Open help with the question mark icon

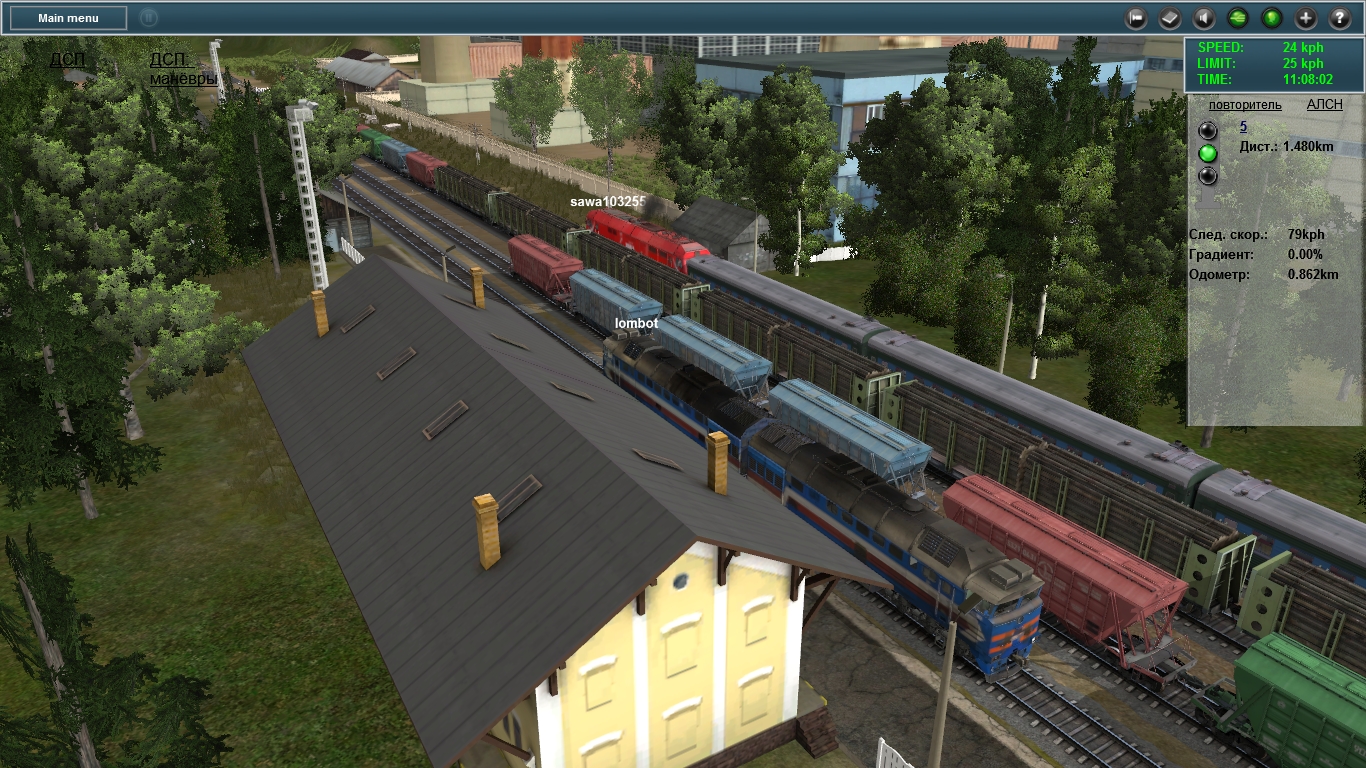[1340, 18]
